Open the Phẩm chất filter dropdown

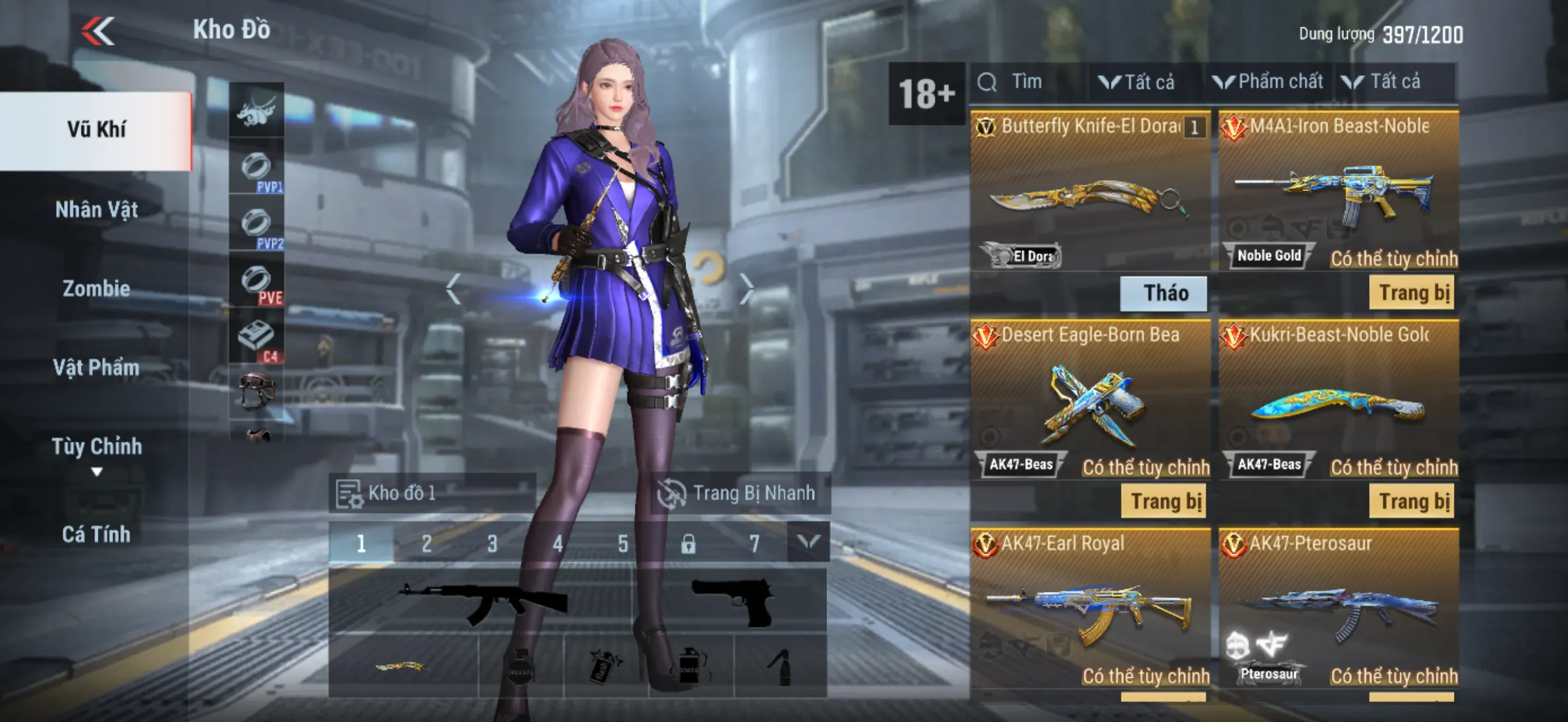click(x=1268, y=82)
